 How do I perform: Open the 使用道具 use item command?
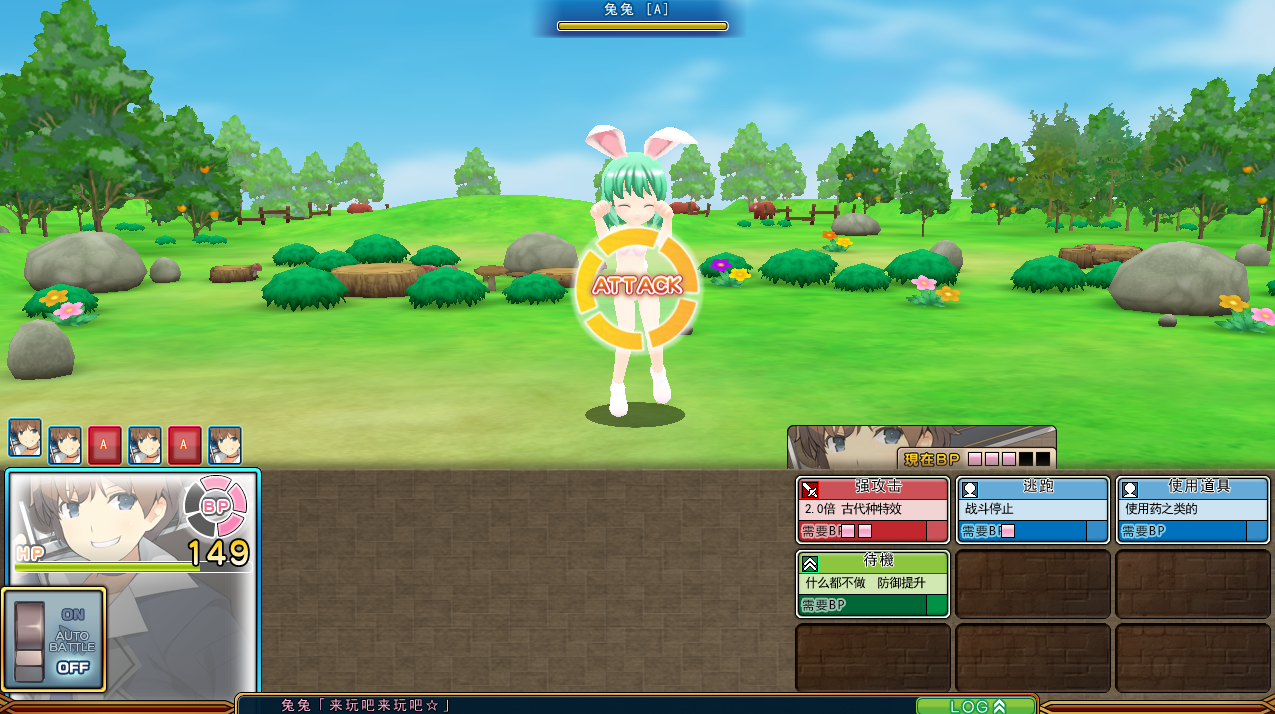click(1192, 509)
